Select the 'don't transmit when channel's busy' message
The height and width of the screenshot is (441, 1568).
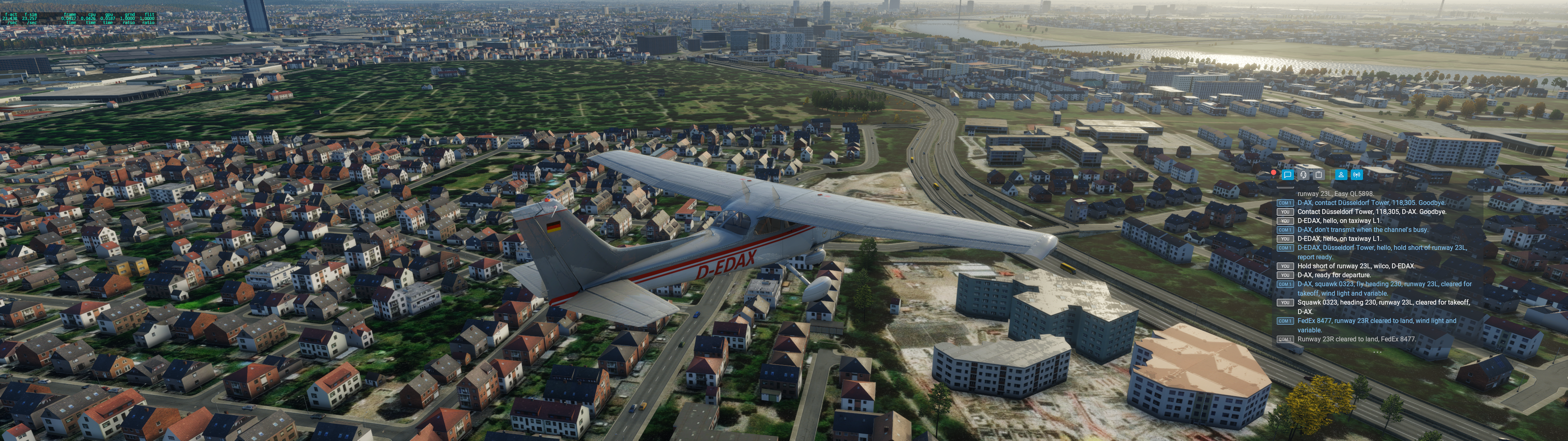click(x=1362, y=230)
